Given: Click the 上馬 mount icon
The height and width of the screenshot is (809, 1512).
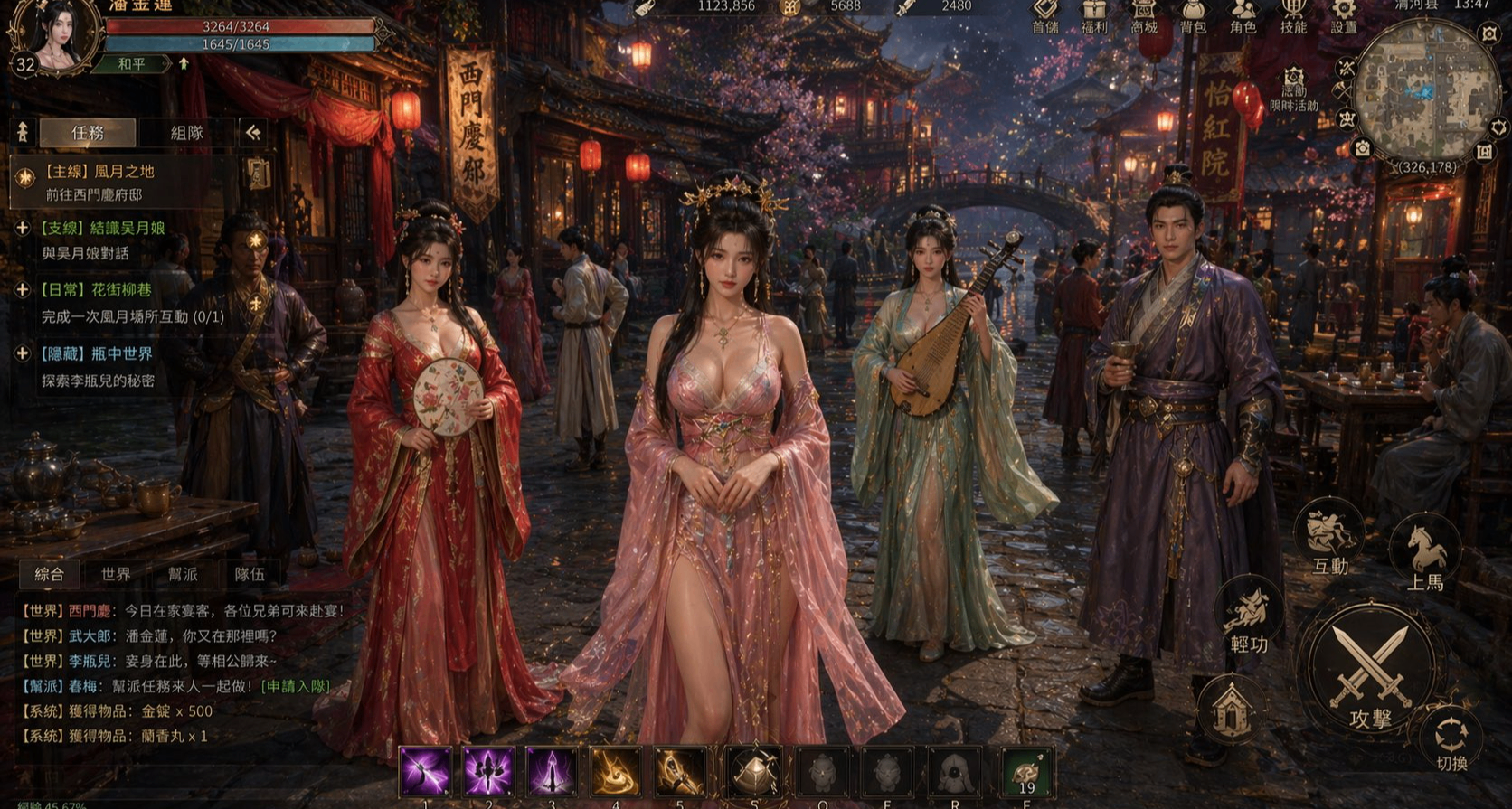Looking at the screenshot, I should tap(1427, 546).
